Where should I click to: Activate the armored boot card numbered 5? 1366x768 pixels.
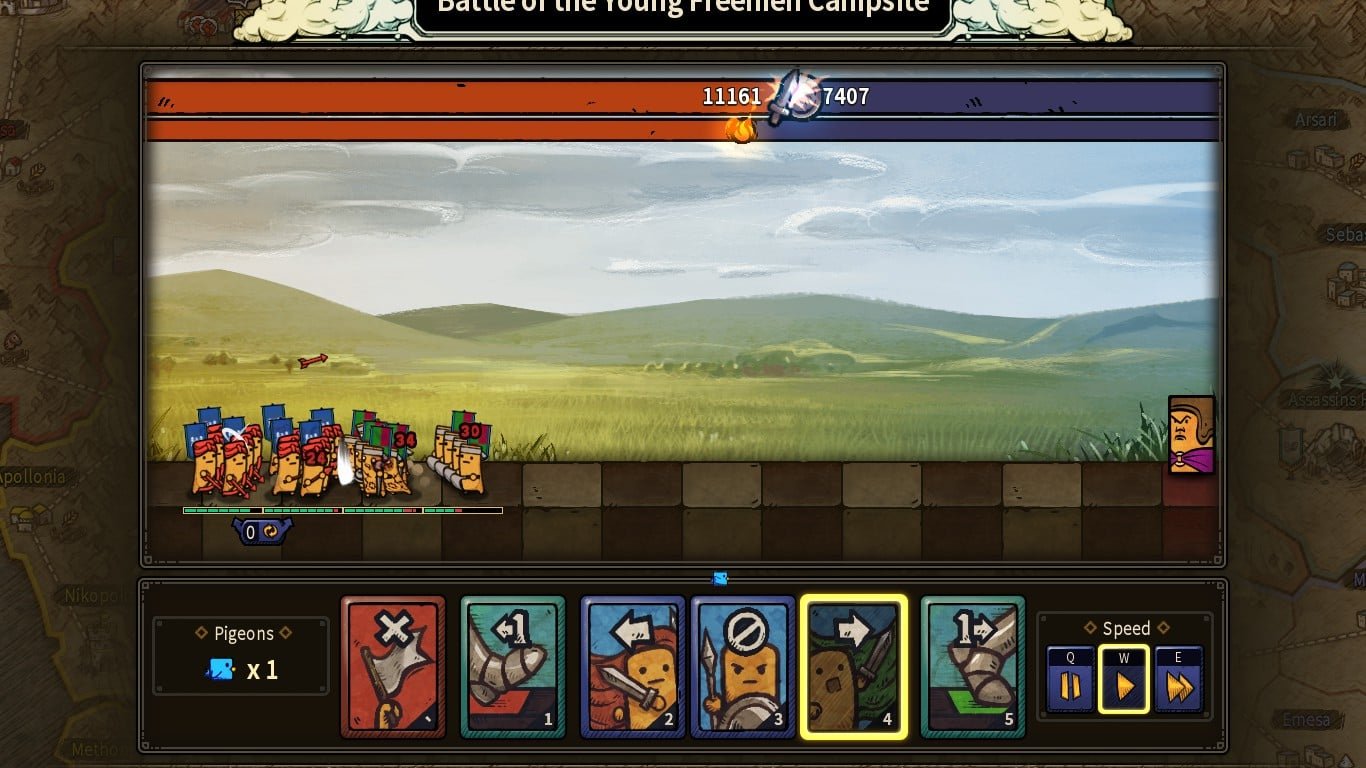click(973, 667)
